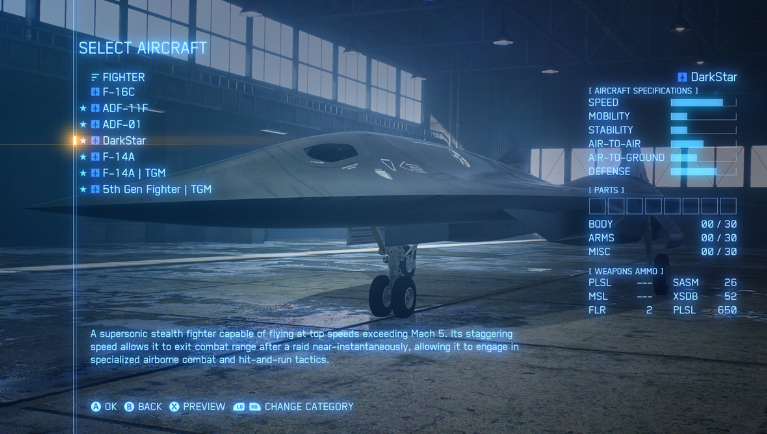Select the F-14A | TGM variant
The image size is (767, 434).
[x=133, y=172]
